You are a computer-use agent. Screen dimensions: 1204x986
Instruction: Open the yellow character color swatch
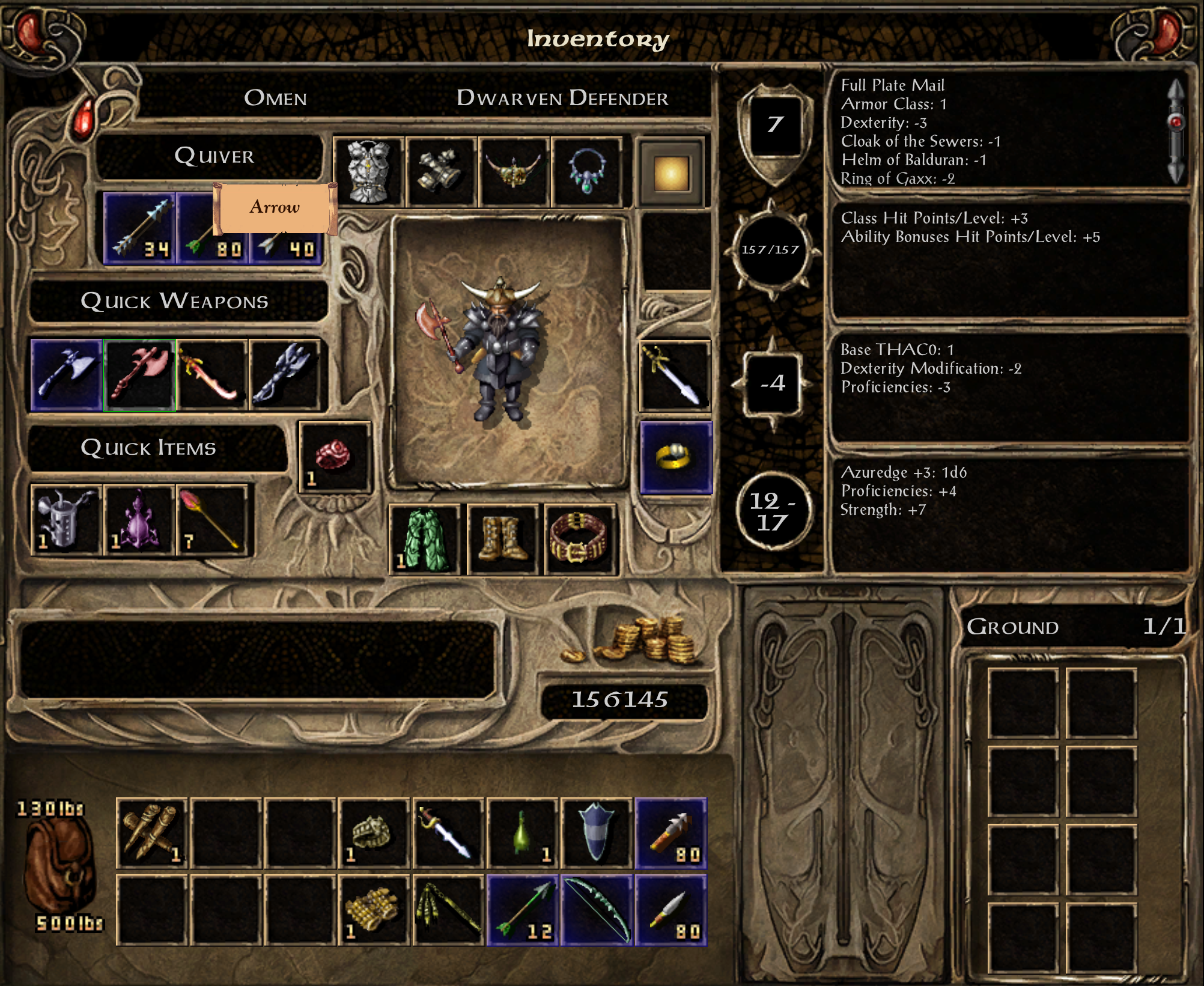670,174
